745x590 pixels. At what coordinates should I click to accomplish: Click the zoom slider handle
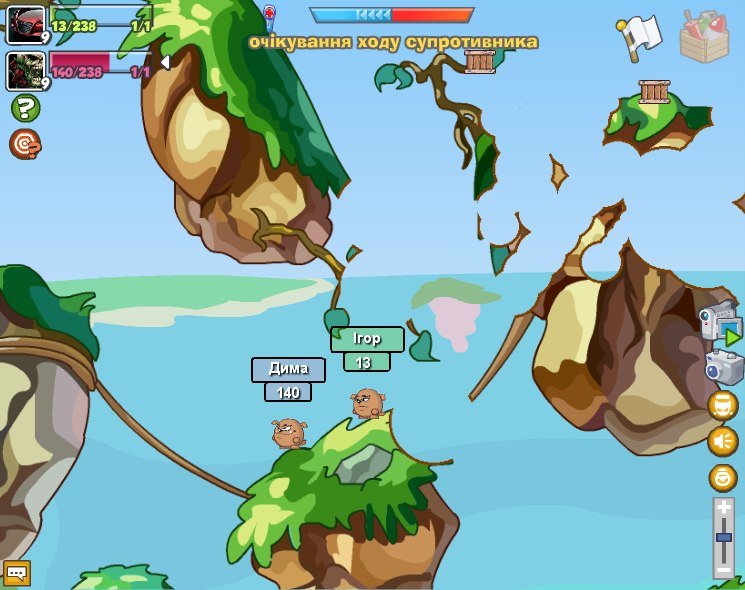click(724, 538)
